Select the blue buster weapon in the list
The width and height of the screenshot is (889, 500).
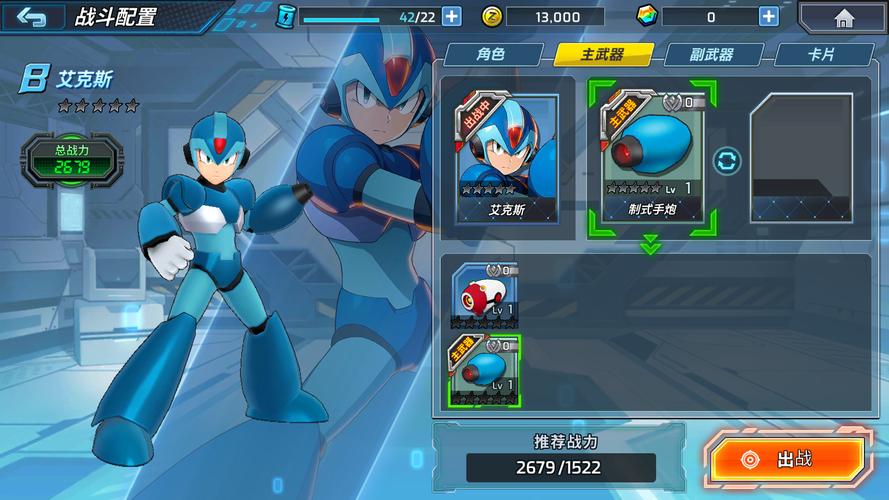point(485,370)
